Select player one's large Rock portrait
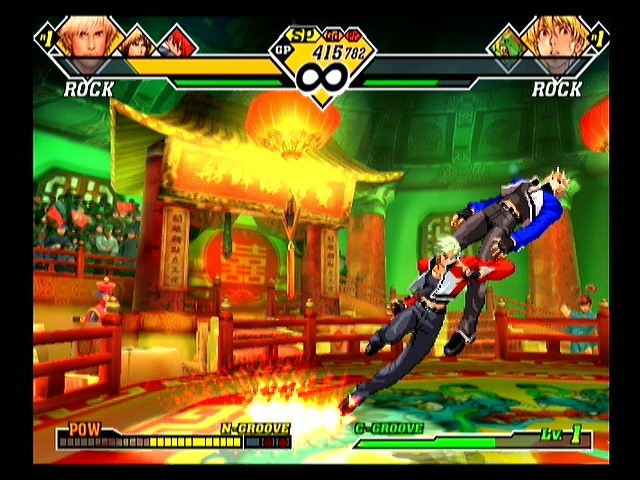The height and width of the screenshot is (480, 640). [87, 36]
